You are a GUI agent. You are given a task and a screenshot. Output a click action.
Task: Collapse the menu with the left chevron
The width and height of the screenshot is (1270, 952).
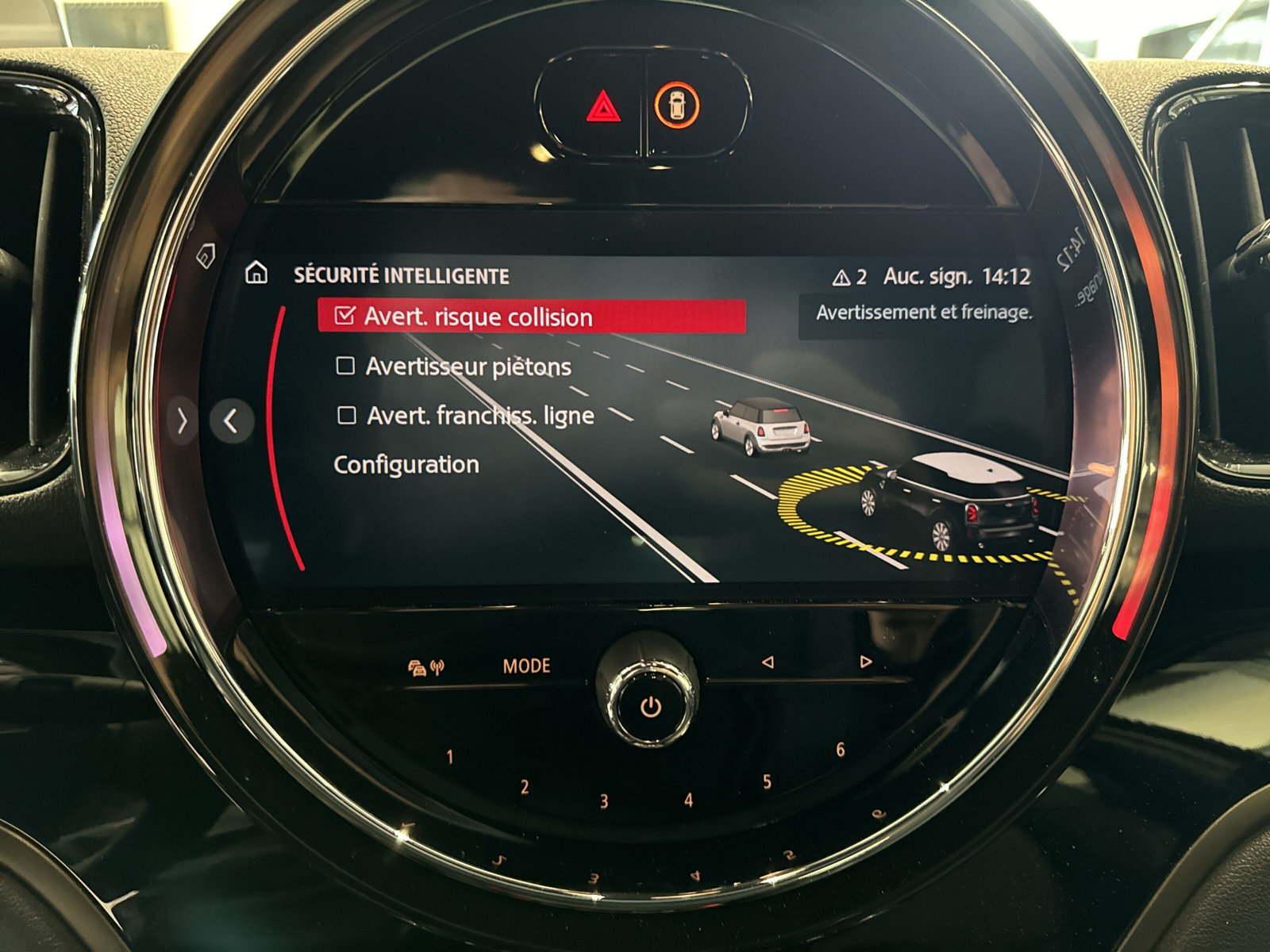click(x=232, y=420)
